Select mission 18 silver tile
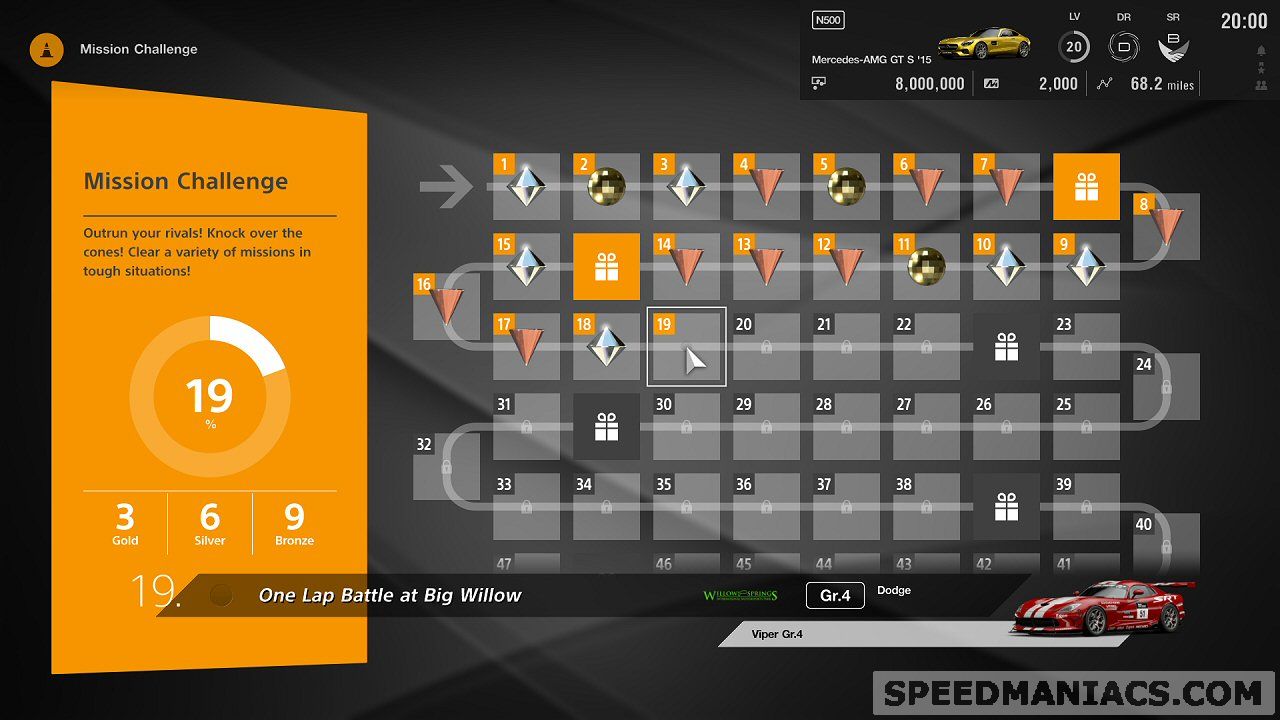 606,346
